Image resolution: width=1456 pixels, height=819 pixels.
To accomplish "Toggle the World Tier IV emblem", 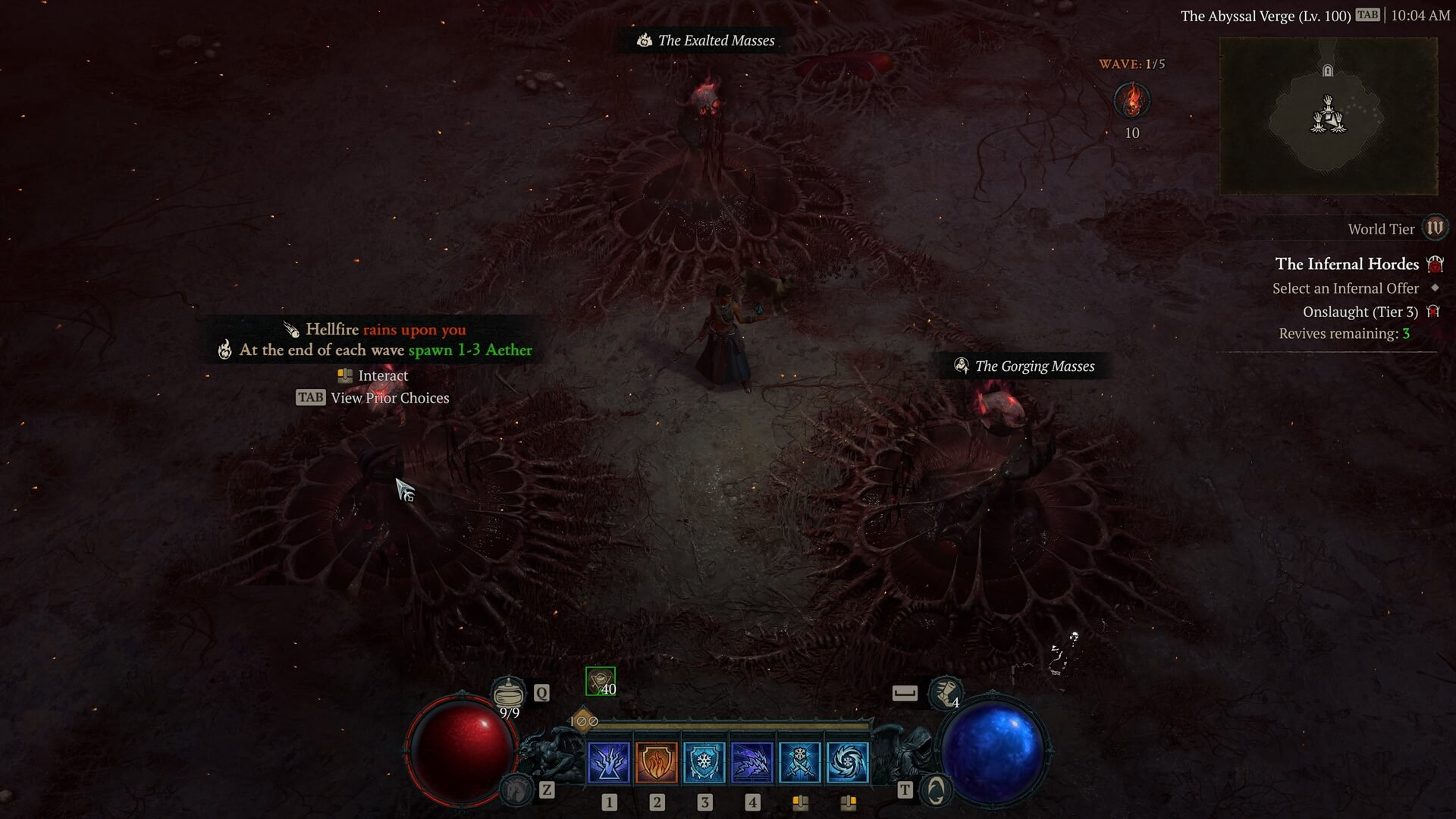I will pyautogui.click(x=1435, y=227).
